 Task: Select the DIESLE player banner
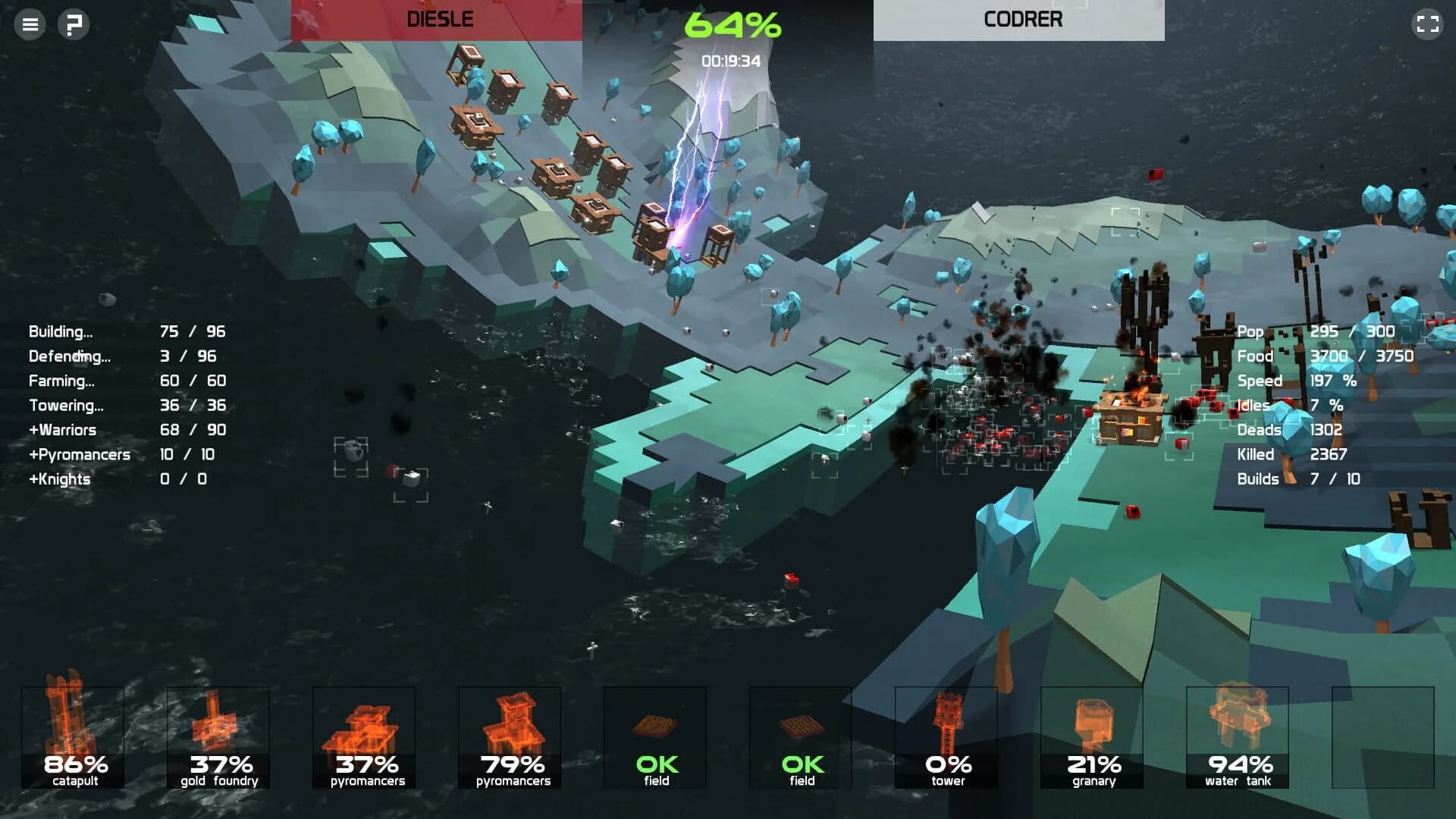(440, 19)
